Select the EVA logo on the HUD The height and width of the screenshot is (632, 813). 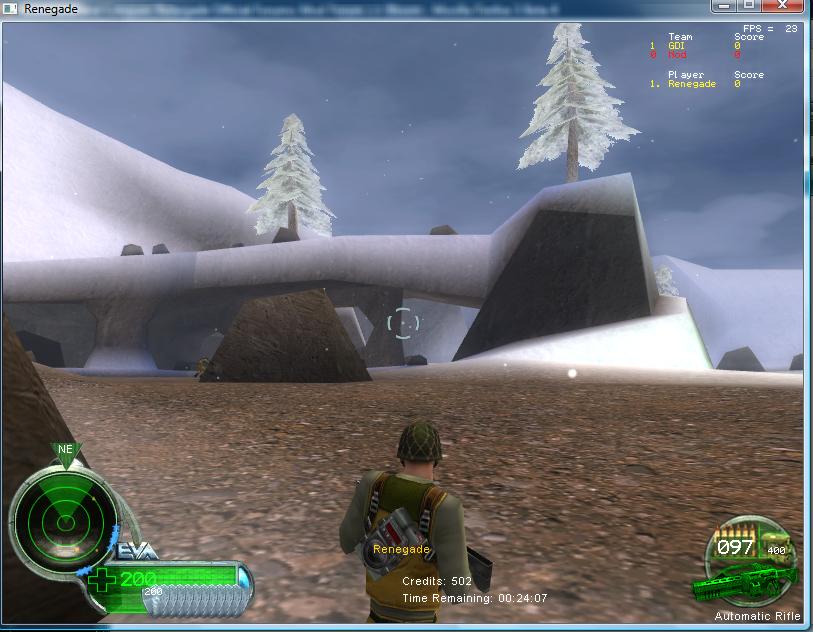coord(135,553)
